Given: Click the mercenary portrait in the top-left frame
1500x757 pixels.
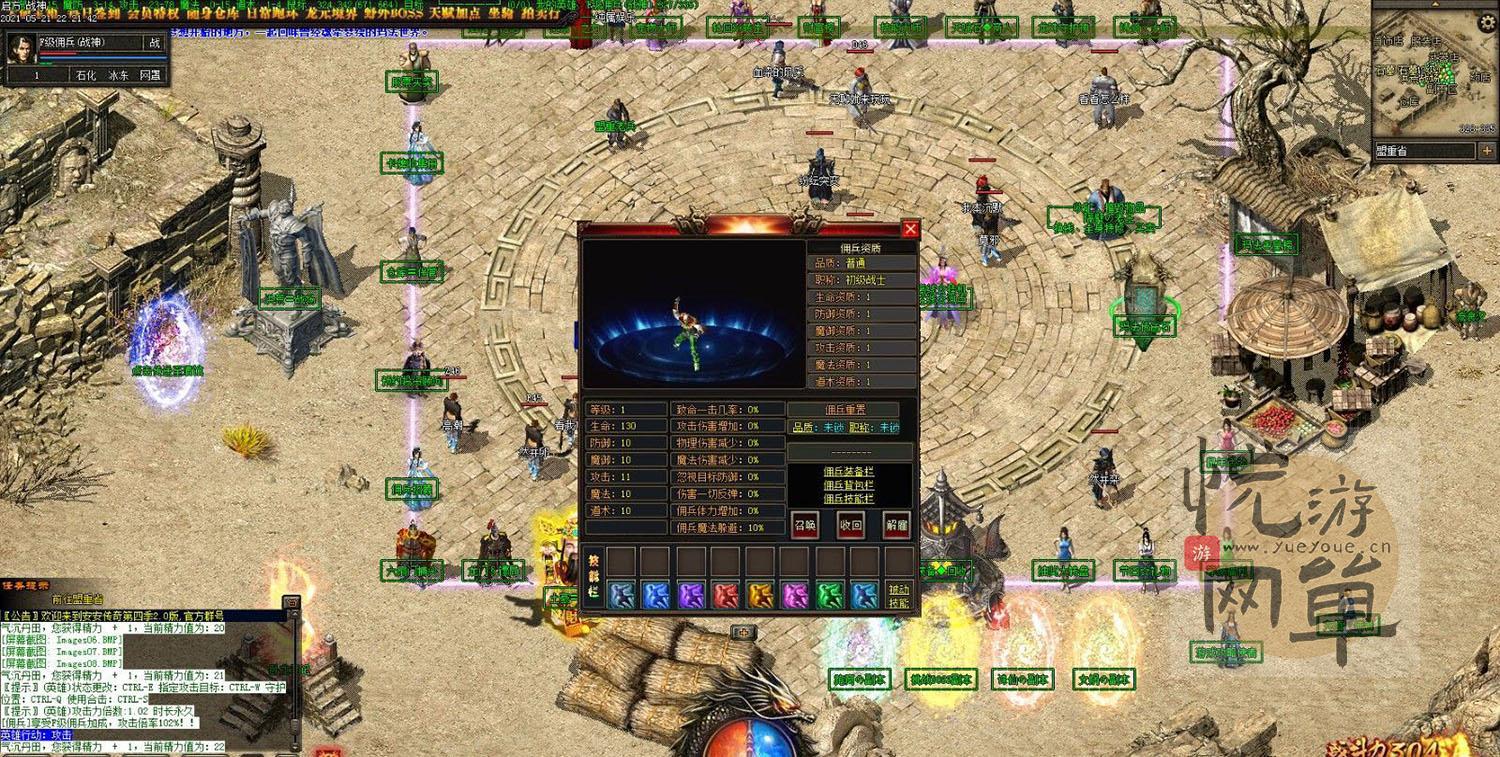Looking at the screenshot, I should coord(21,49).
